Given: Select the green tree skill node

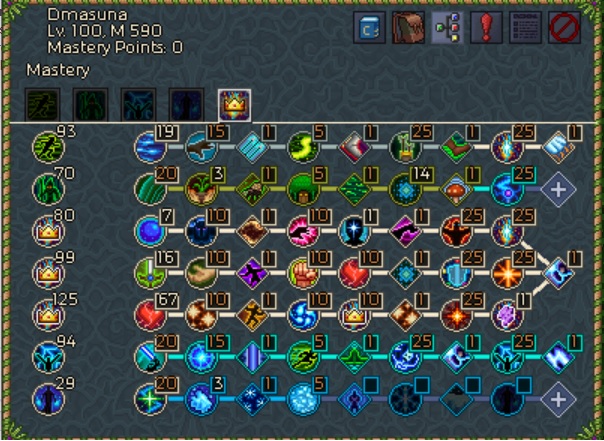Looking at the screenshot, I should point(303,188).
